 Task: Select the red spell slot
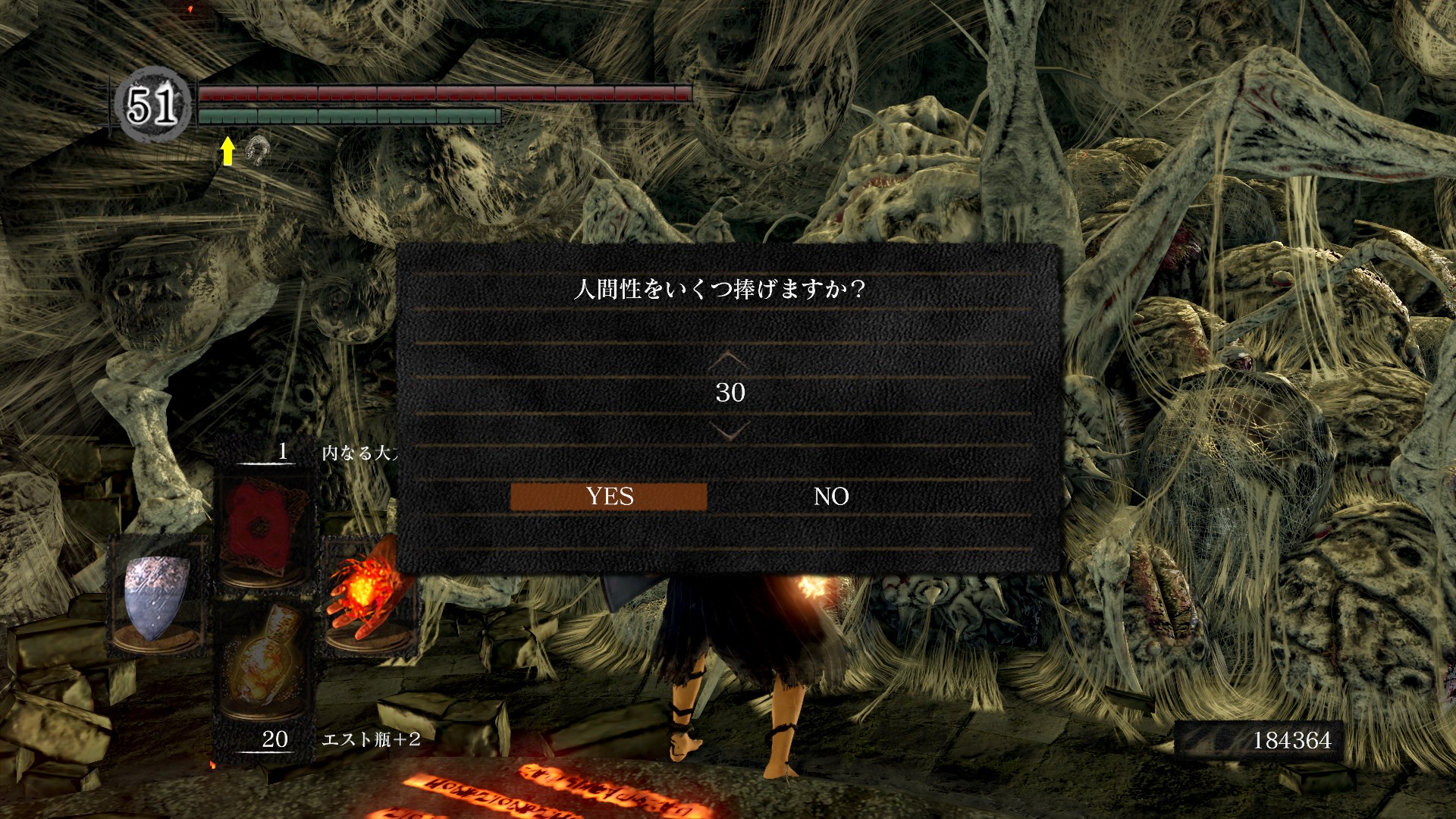click(x=264, y=529)
